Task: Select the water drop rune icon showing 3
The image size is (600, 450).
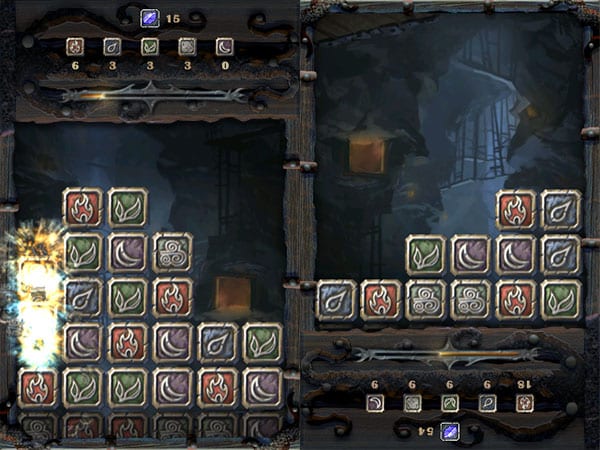Action: [x=112, y=46]
